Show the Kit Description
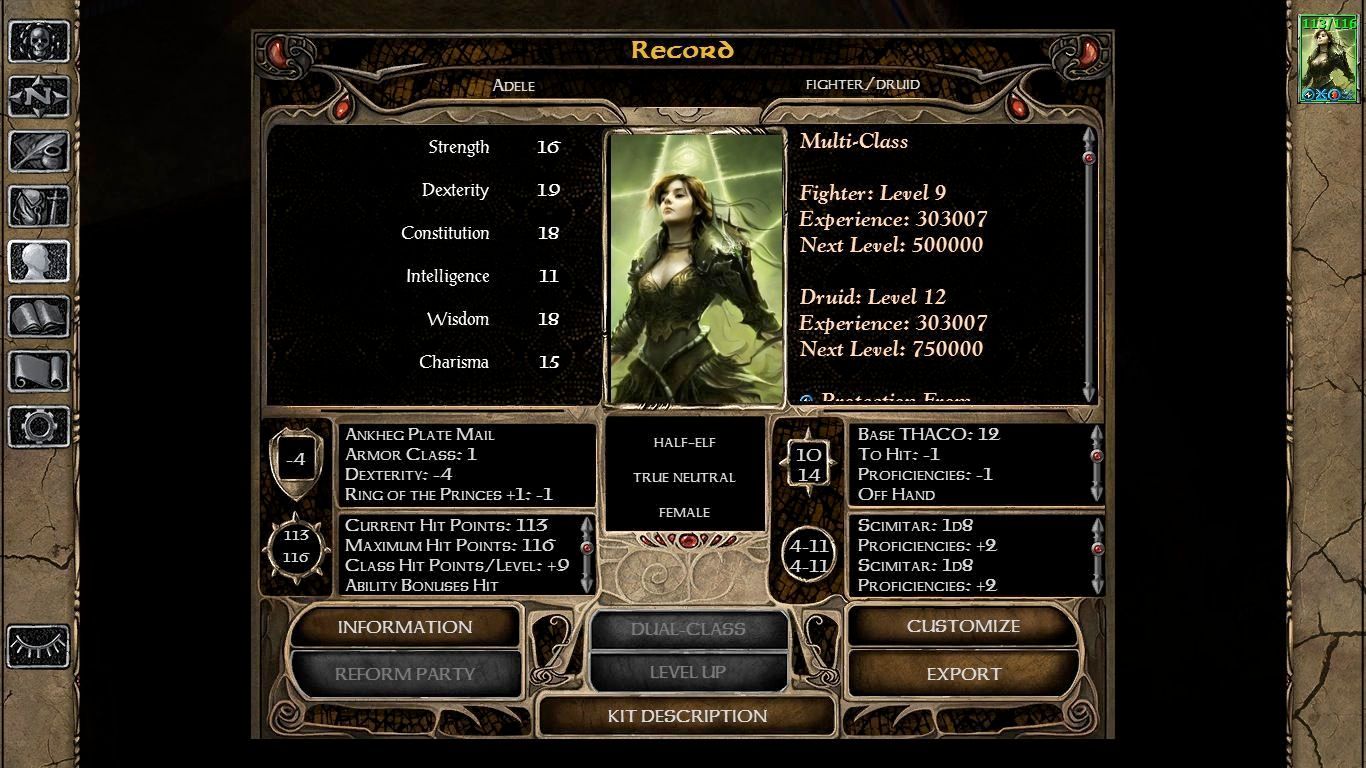1366x768 pixels. point(687,716)
